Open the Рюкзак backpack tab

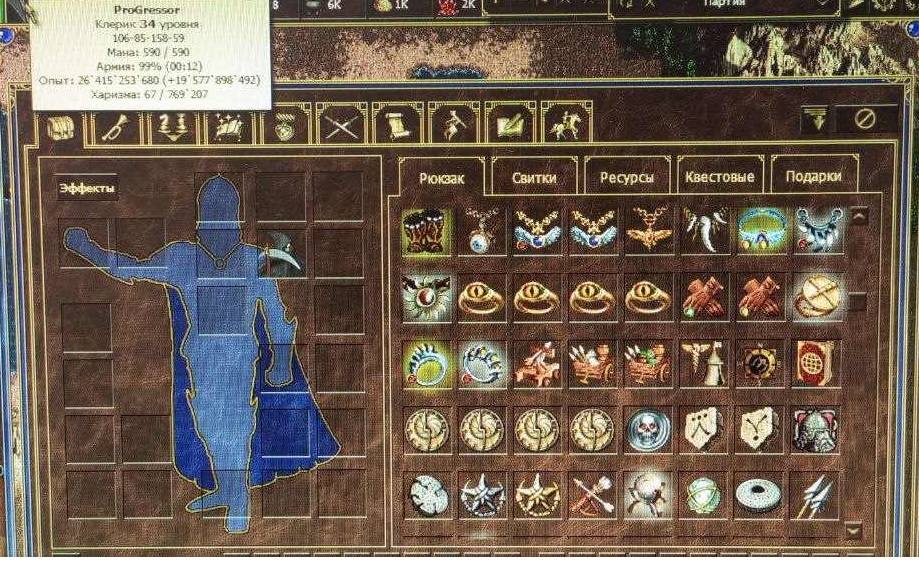441,178
